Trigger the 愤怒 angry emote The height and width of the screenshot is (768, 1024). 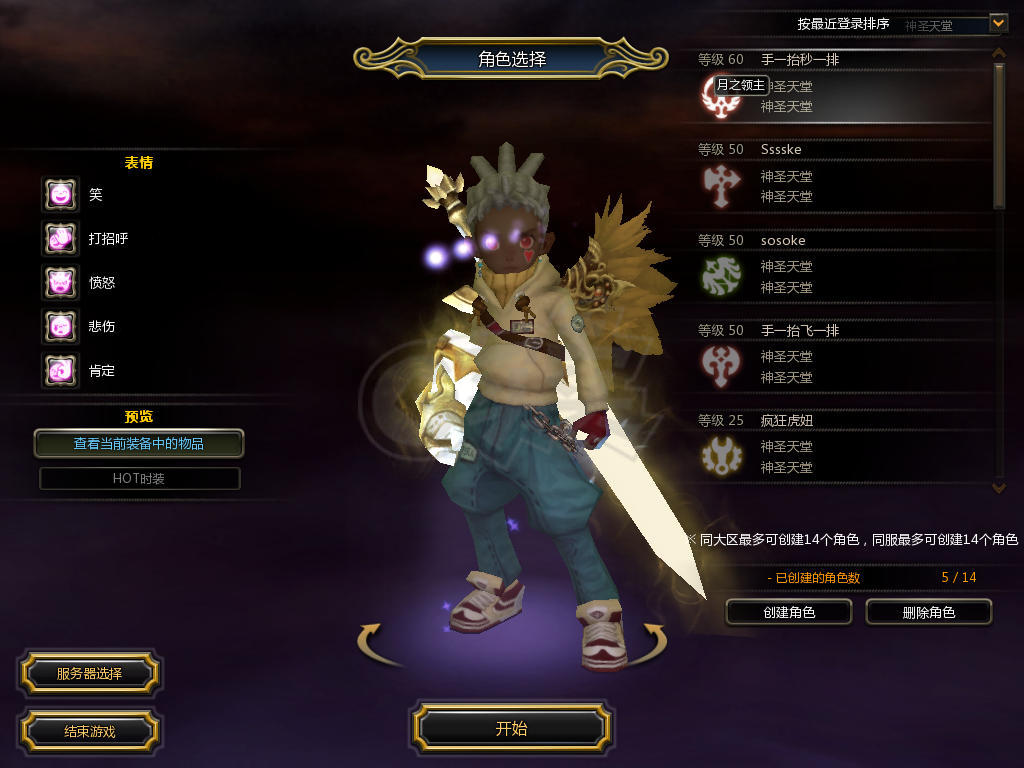point(60,283)
